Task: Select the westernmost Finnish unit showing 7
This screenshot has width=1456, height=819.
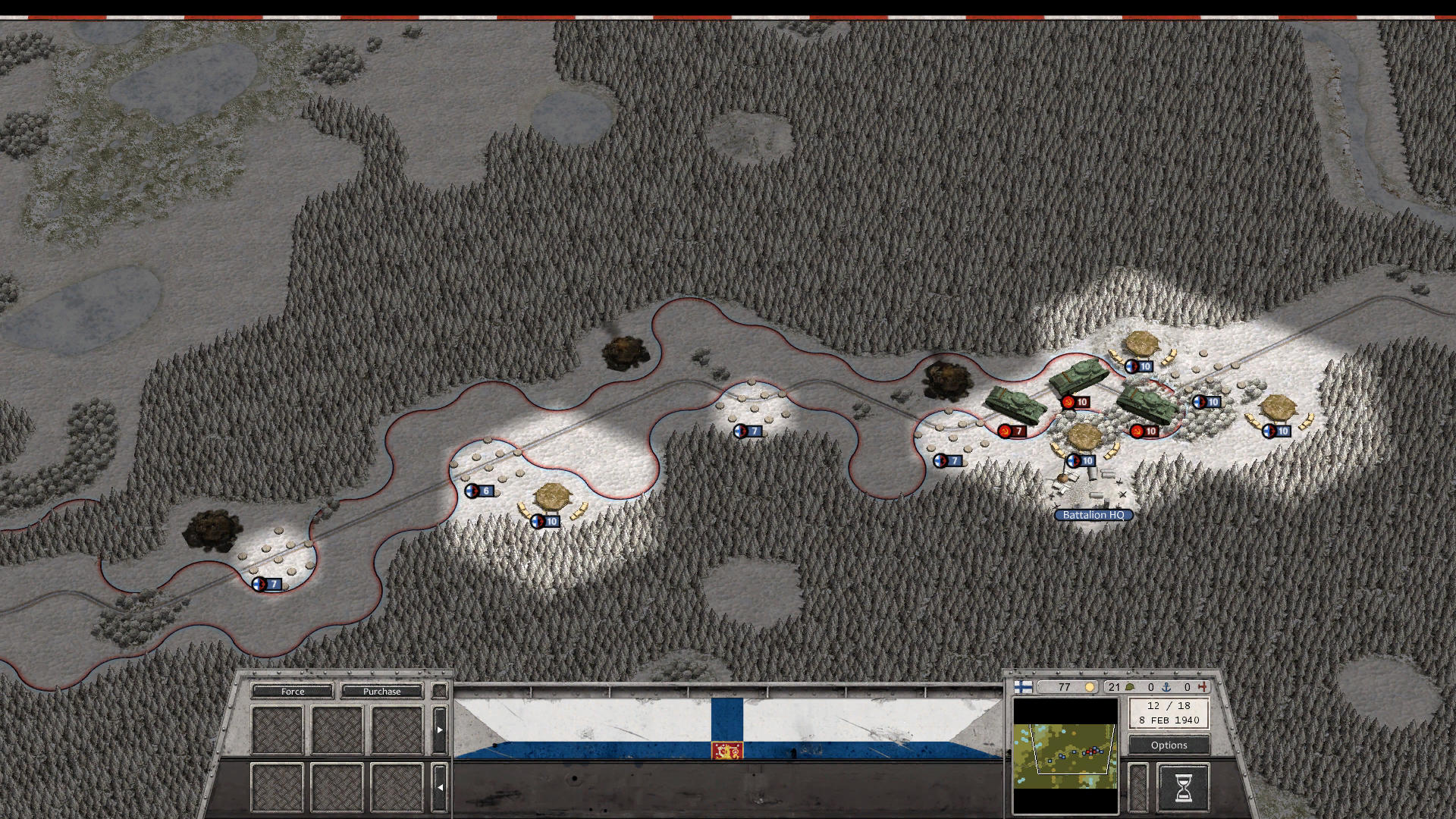Action: tap(267, 584)
